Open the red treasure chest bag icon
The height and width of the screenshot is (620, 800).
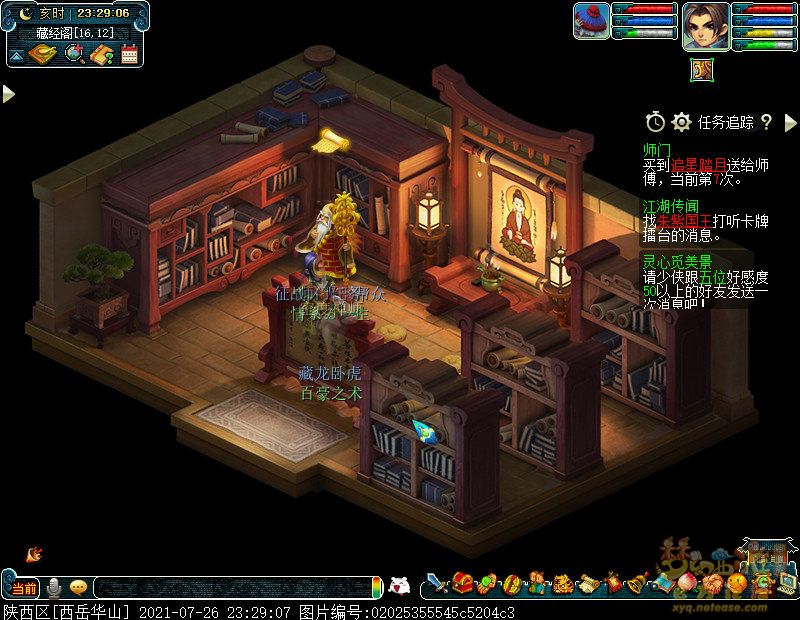[x=462, y=581]
